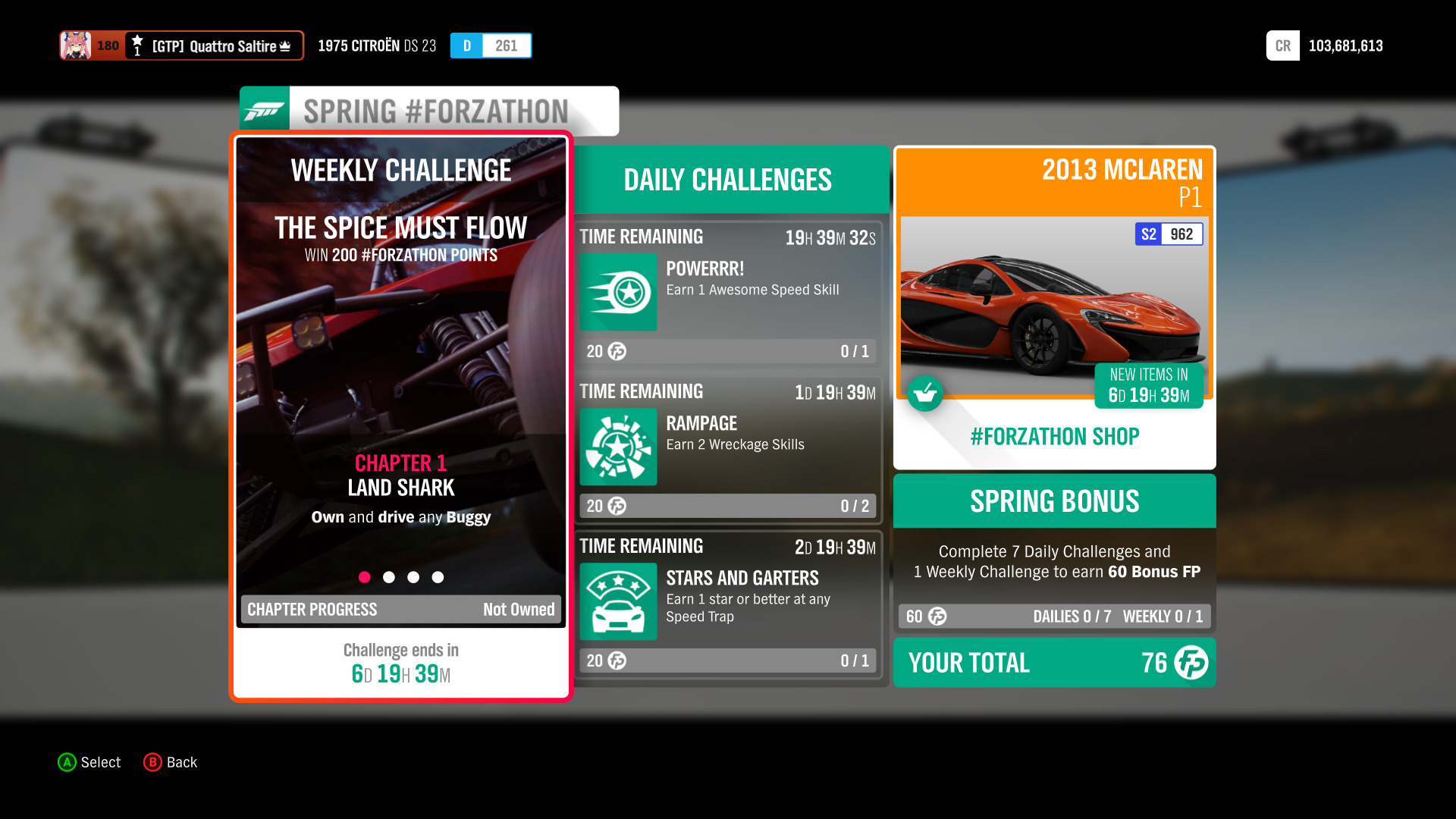Select the player avatar portrait
This screenshot has width=1456, height=819.
[74, 45]
